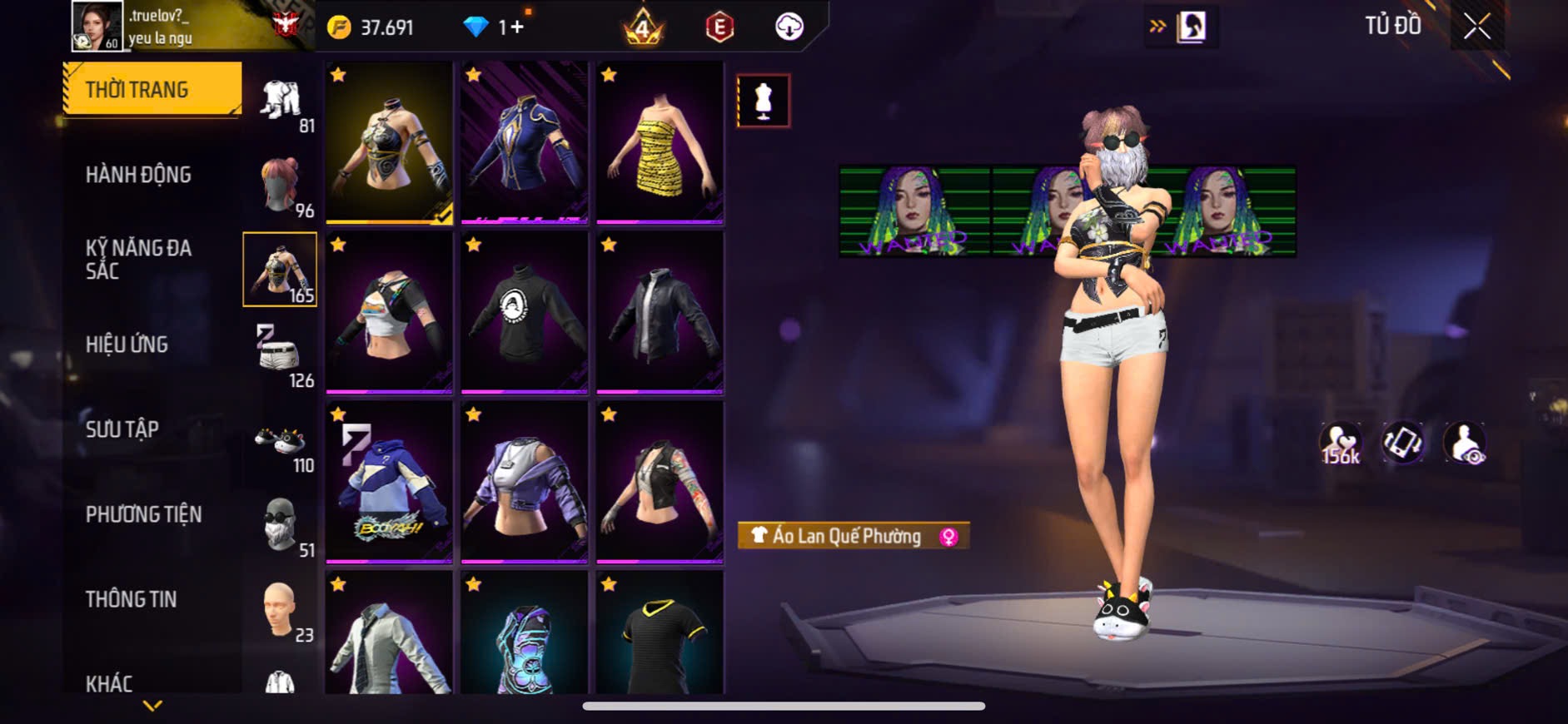Viewport: 1568px width, 724px height.
Task: Open the Hiệu Ứng section
Action: [127, 345]
